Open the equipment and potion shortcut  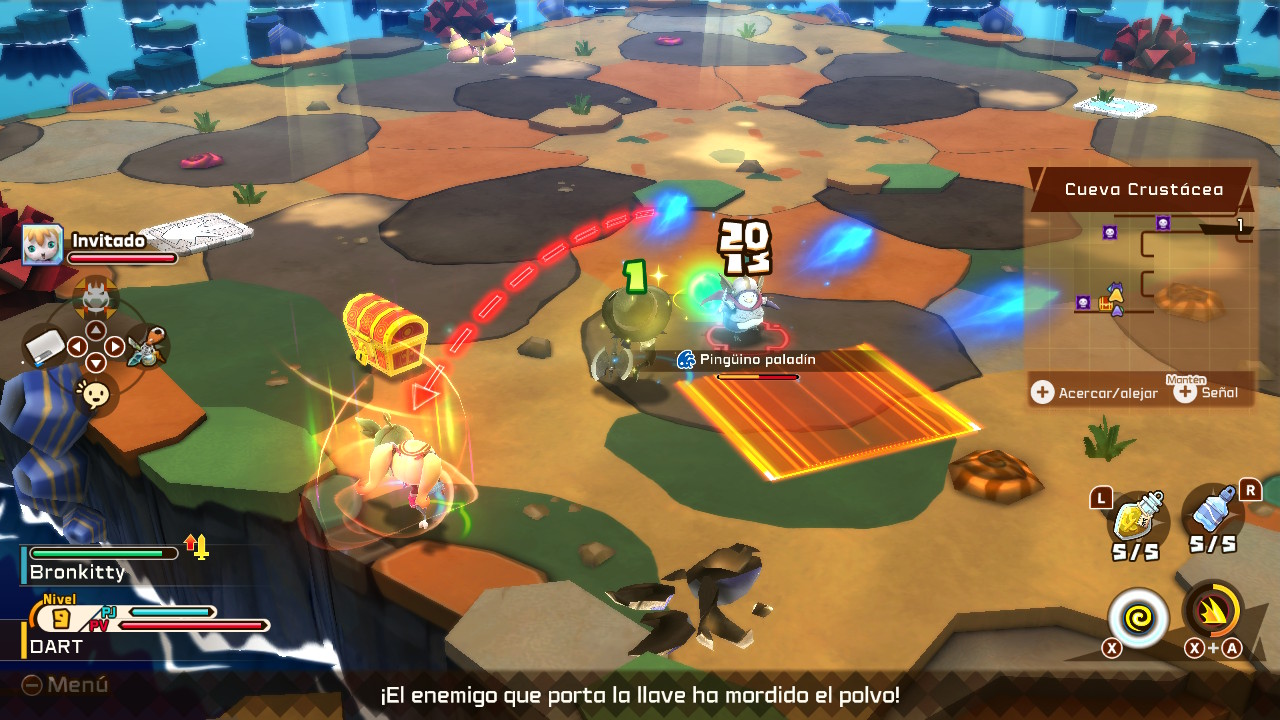(x=147, y=347)
